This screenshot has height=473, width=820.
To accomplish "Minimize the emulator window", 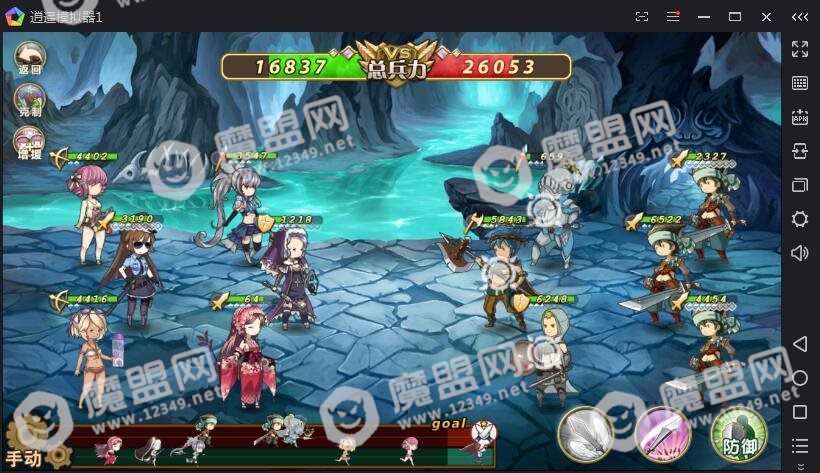I will 704,16.
